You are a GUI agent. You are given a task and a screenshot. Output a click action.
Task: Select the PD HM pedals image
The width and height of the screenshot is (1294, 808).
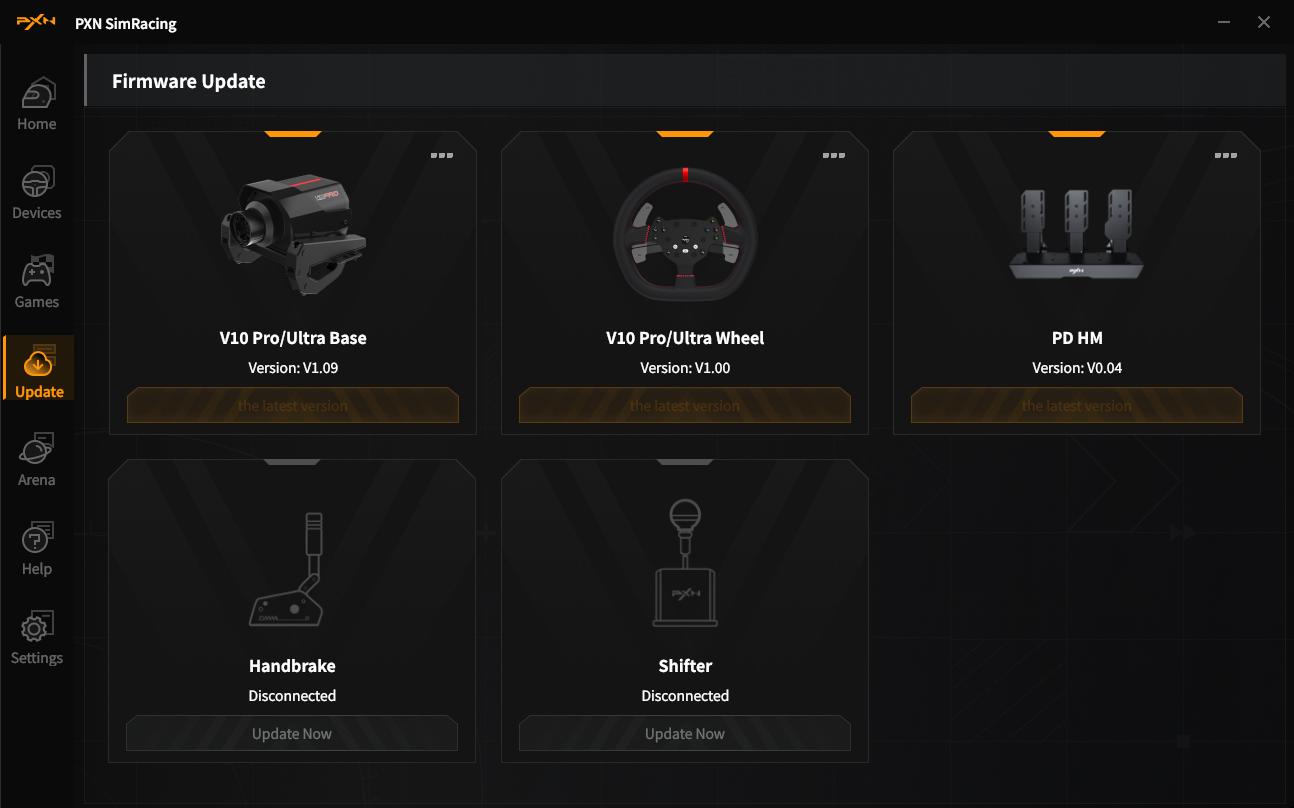coord(1076,236)
